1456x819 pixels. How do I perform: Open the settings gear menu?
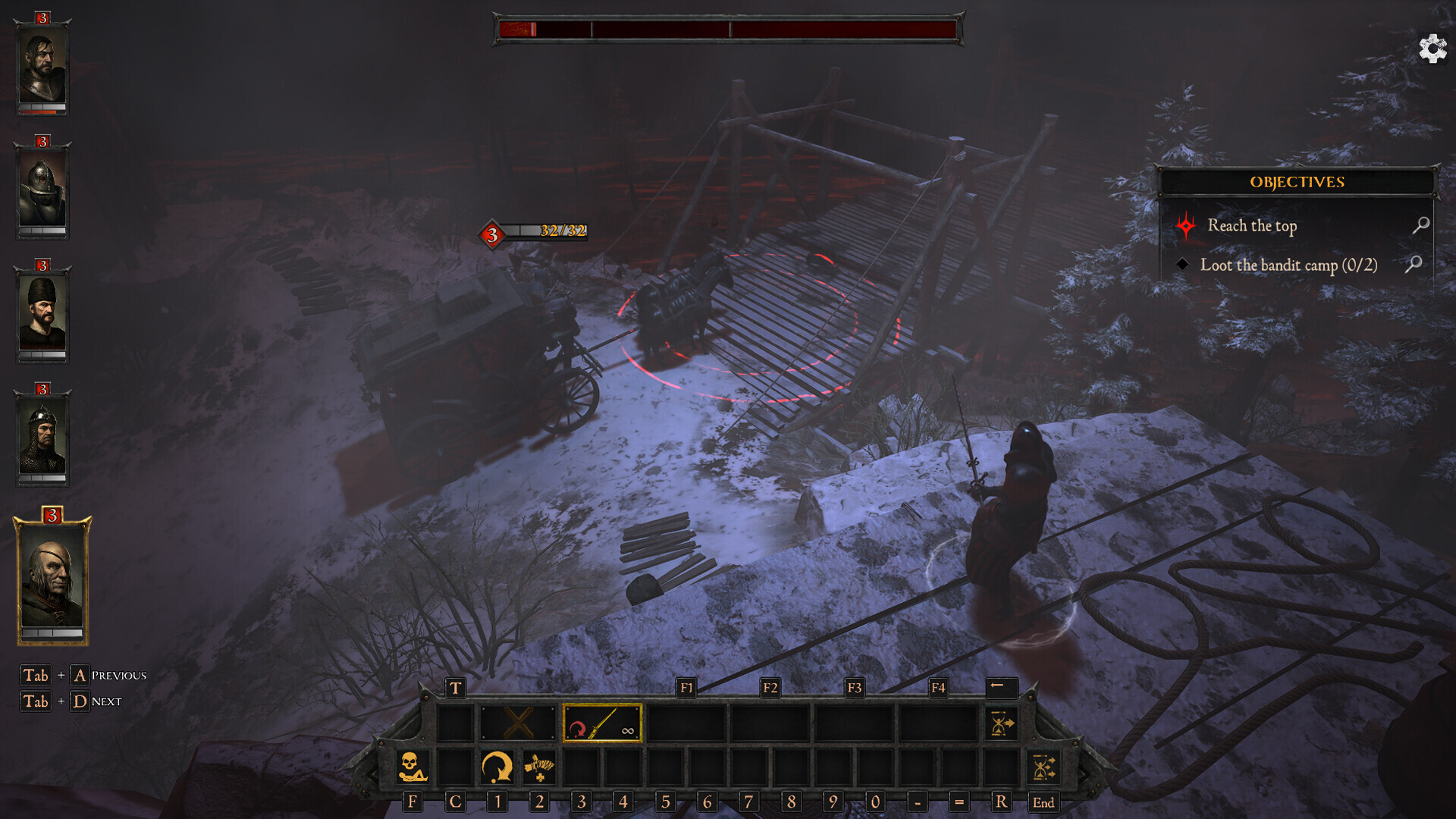click(x=1432, y=49)
